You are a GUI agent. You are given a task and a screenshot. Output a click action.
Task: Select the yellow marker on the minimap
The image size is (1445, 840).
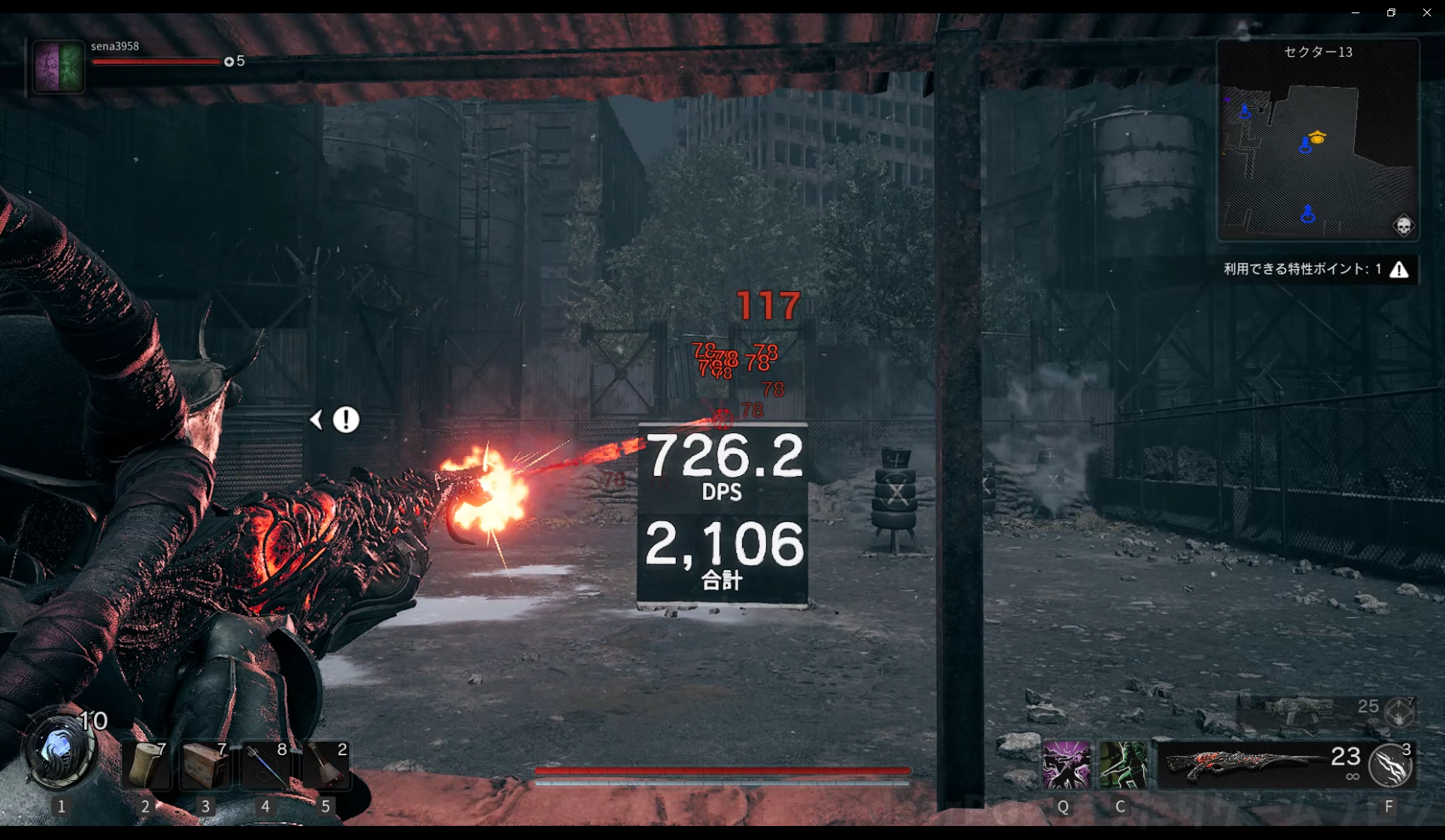click(1317, 138)
